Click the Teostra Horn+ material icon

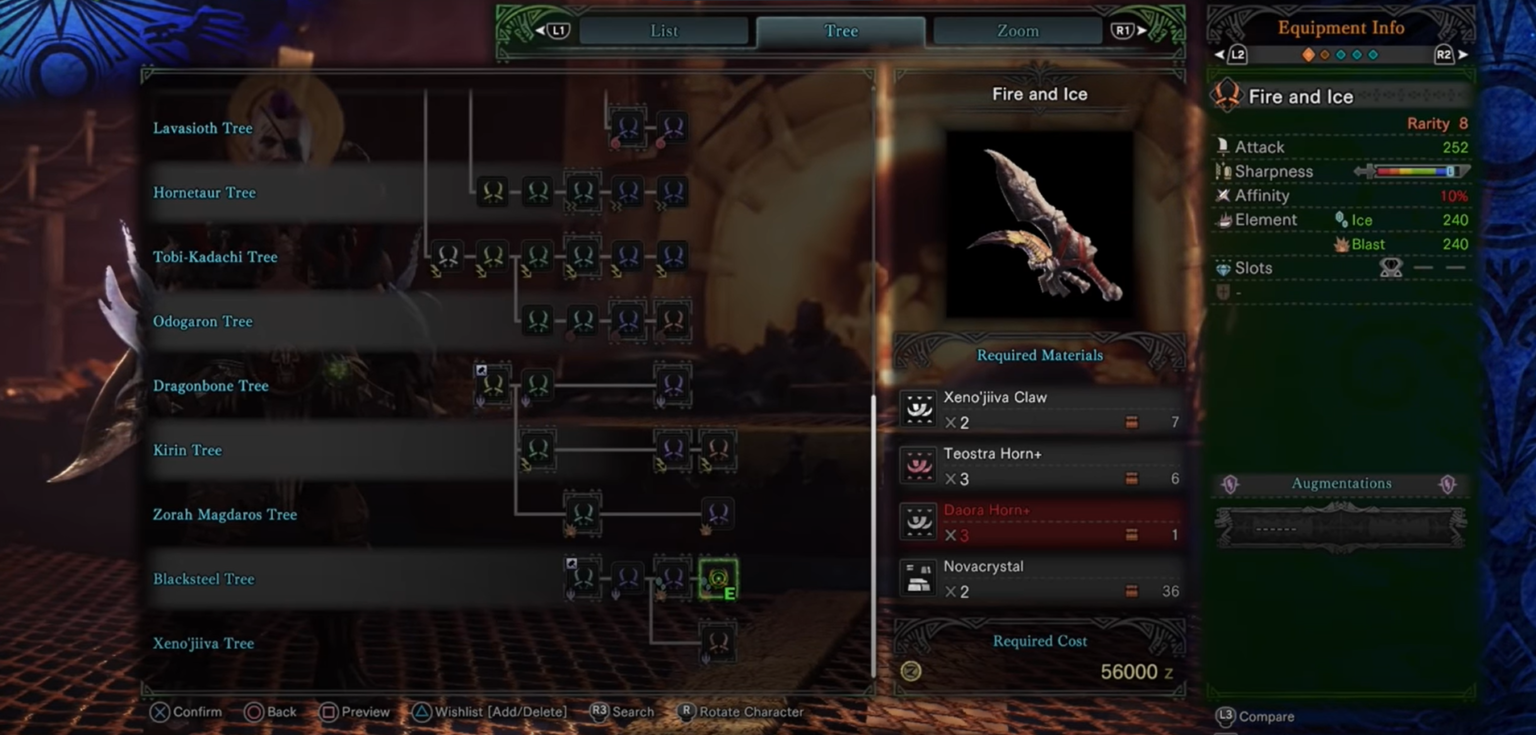click(x=918, y=466)
